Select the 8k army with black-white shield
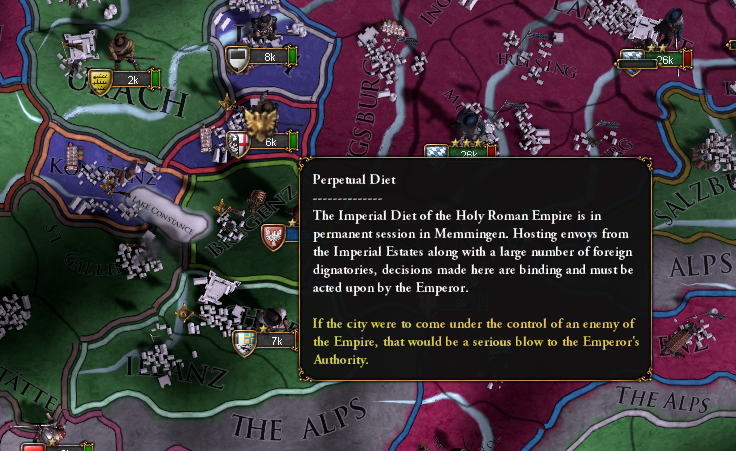Image resolution: width=736 pixels, height=451 pixels. [262, 57]
